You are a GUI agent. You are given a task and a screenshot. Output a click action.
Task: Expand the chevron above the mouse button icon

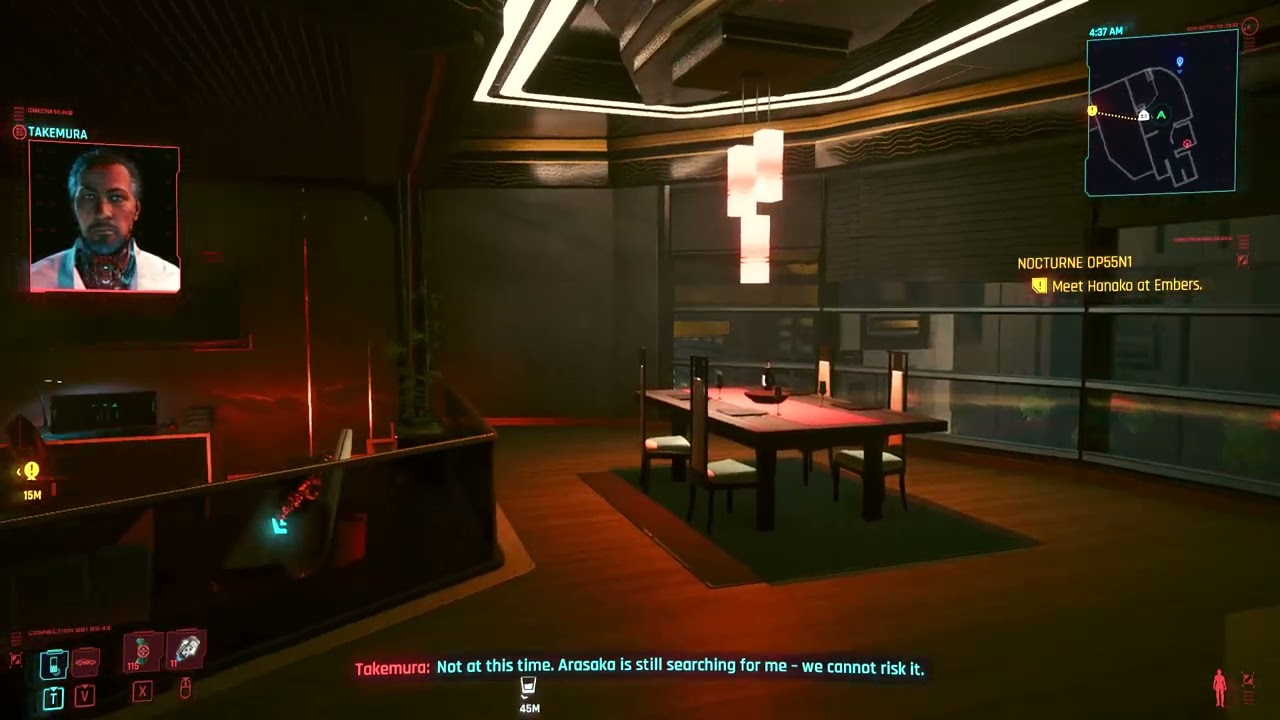[x=186, y=681]
